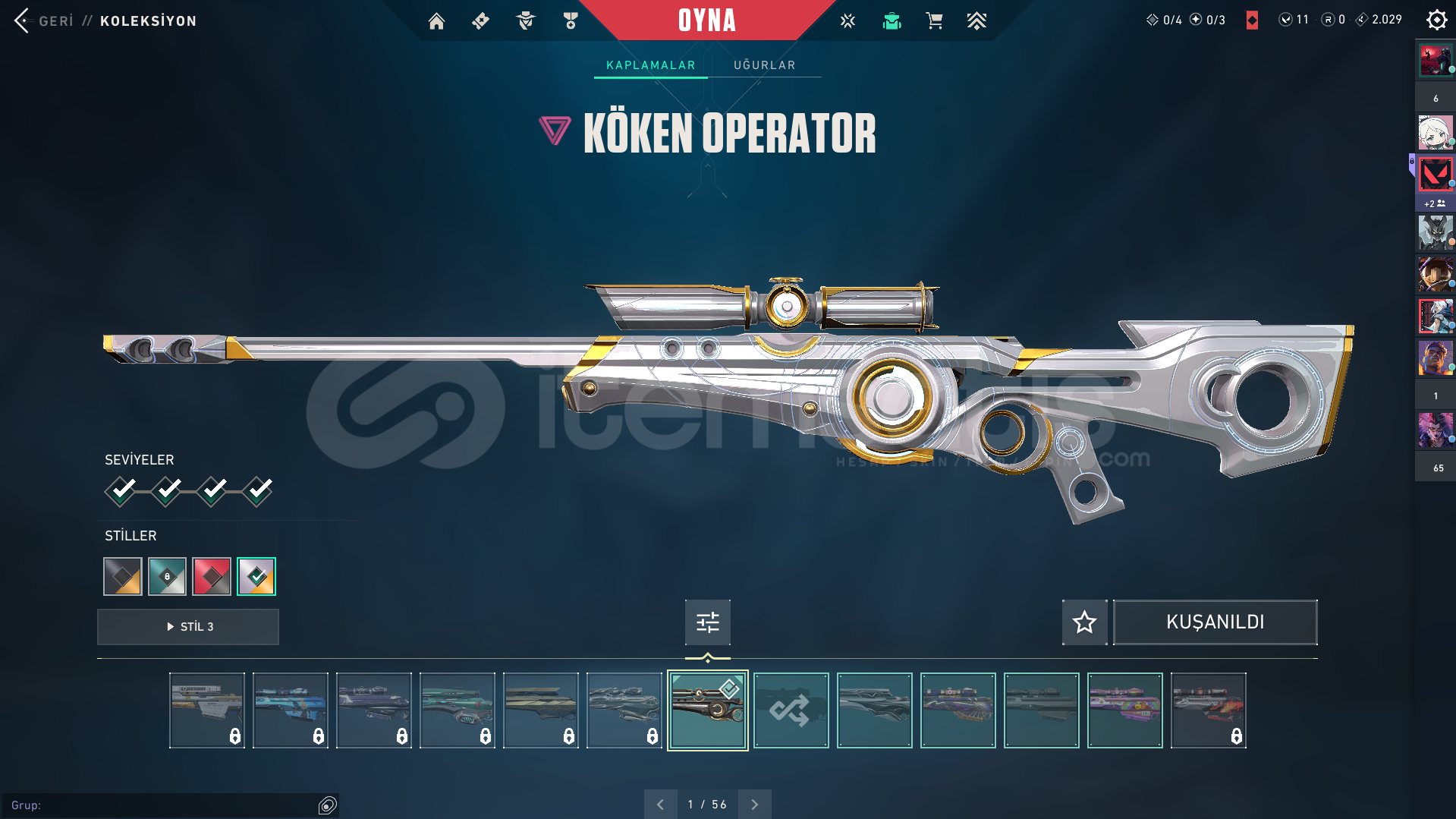This screenshot has height=819, width=1456.
Task: Go to the previous skin page
Action: (660, 805)
